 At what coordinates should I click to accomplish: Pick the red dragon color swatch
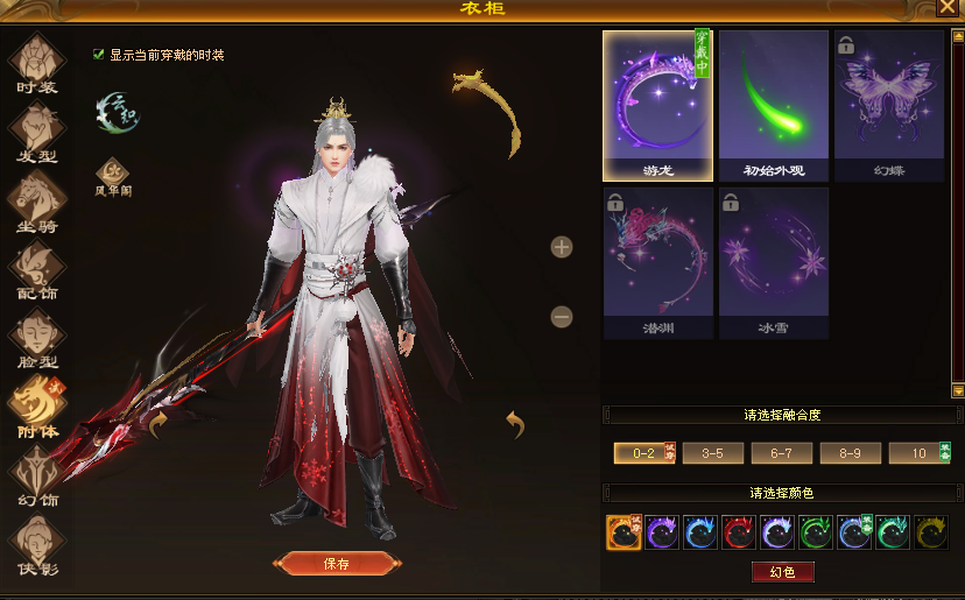[x=738, y=533]
